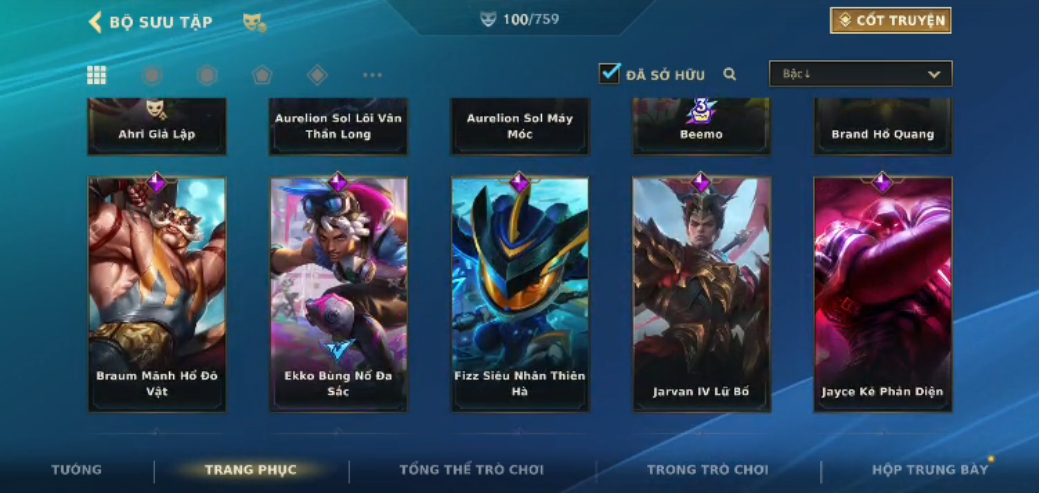1039x493 pixels.
Task: Open the Bậc sorting dropdown
Action: coord(860,74)
